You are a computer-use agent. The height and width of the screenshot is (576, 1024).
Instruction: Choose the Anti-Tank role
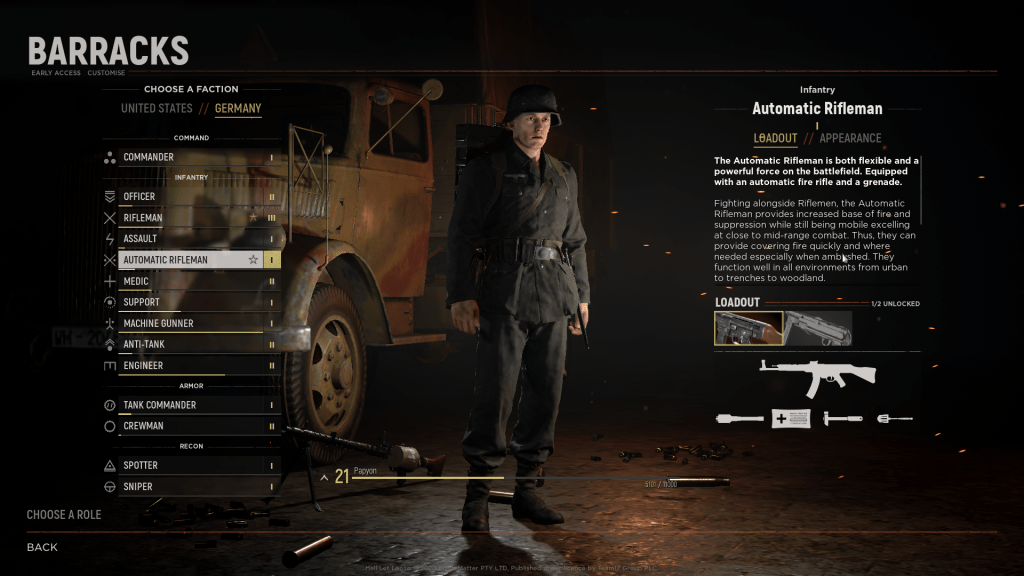click(190, 344)
